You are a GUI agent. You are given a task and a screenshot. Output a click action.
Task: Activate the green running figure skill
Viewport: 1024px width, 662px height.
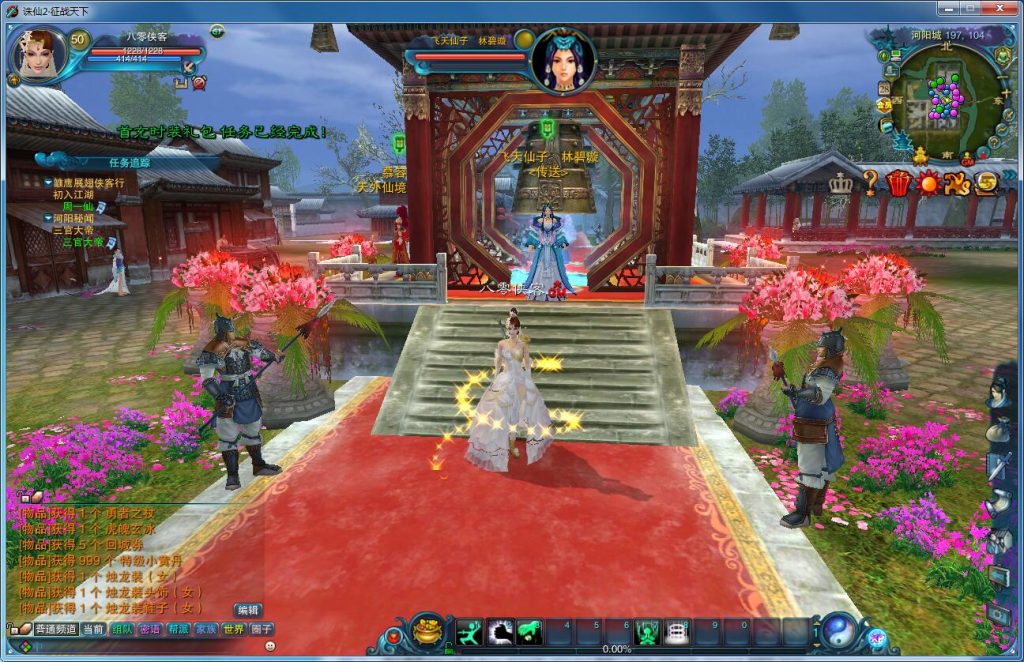tap(469, 632)
